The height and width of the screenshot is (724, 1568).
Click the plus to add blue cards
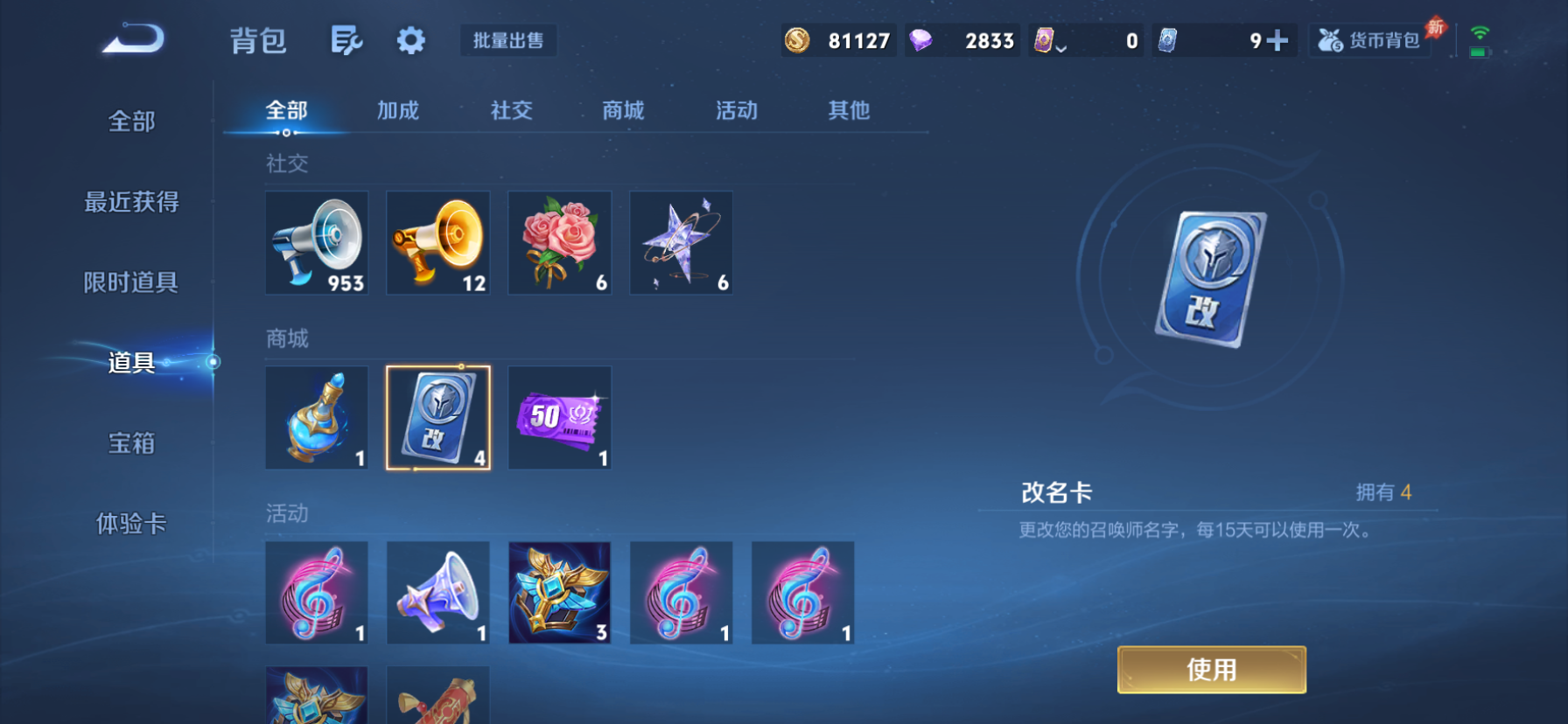pyautogui.click(x=1279, y=40)
